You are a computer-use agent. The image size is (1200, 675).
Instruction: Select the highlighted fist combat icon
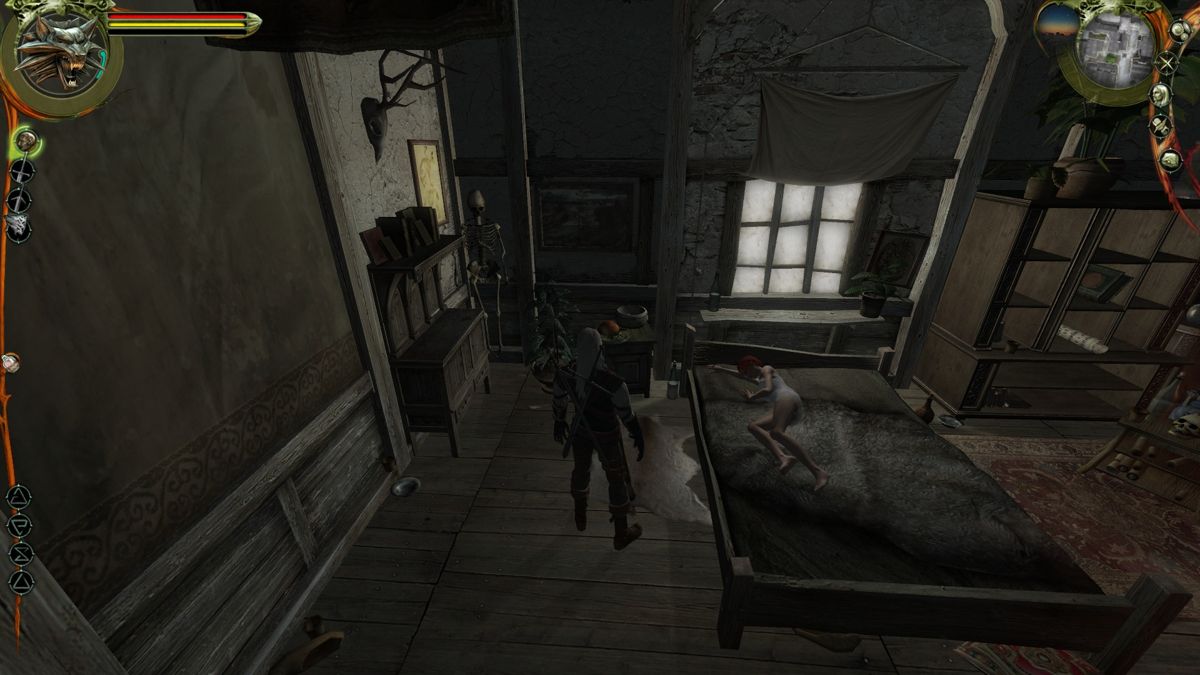click(26, 142)
